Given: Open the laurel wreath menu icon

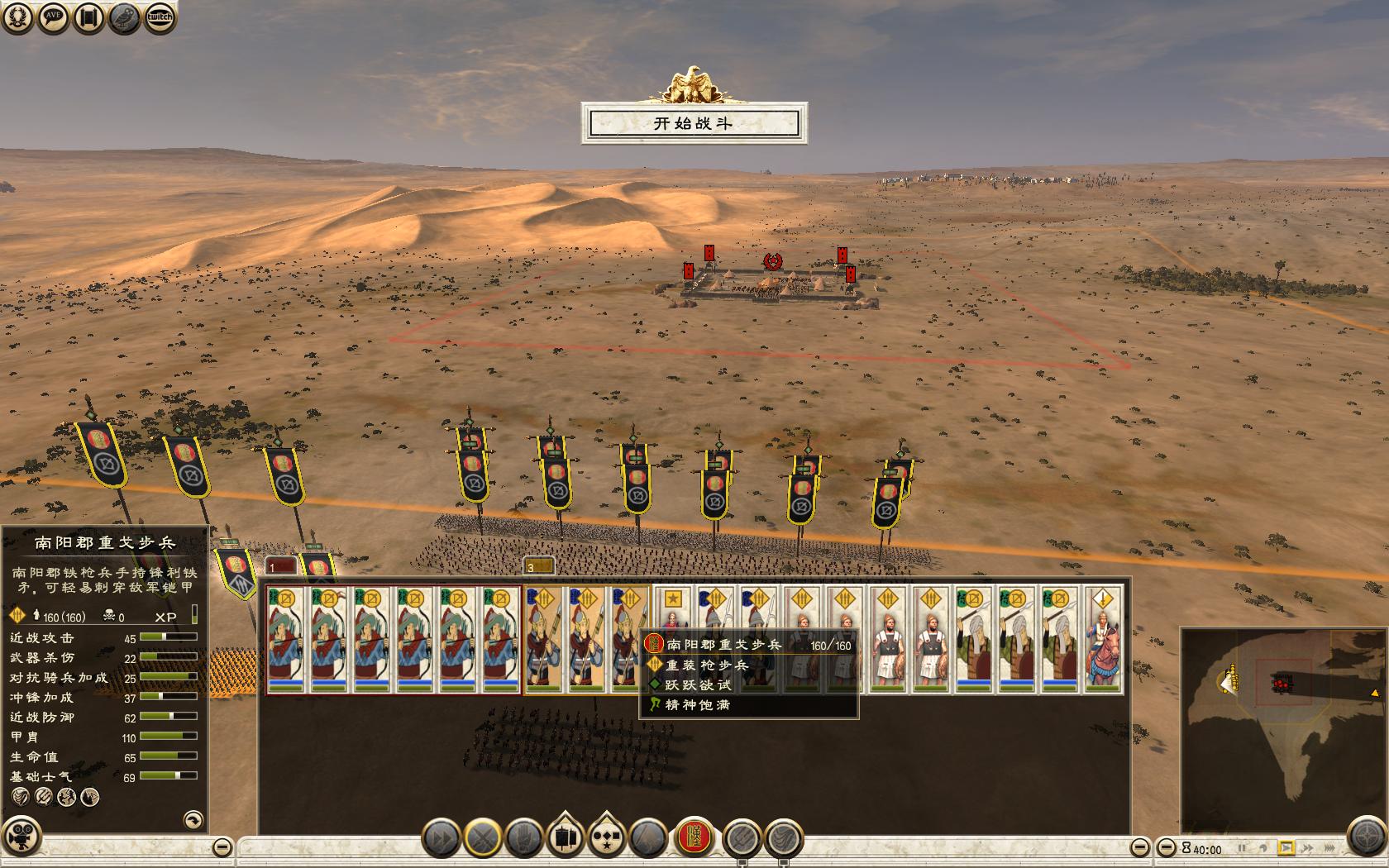Looking at the screenshot, I should (17, 17).
